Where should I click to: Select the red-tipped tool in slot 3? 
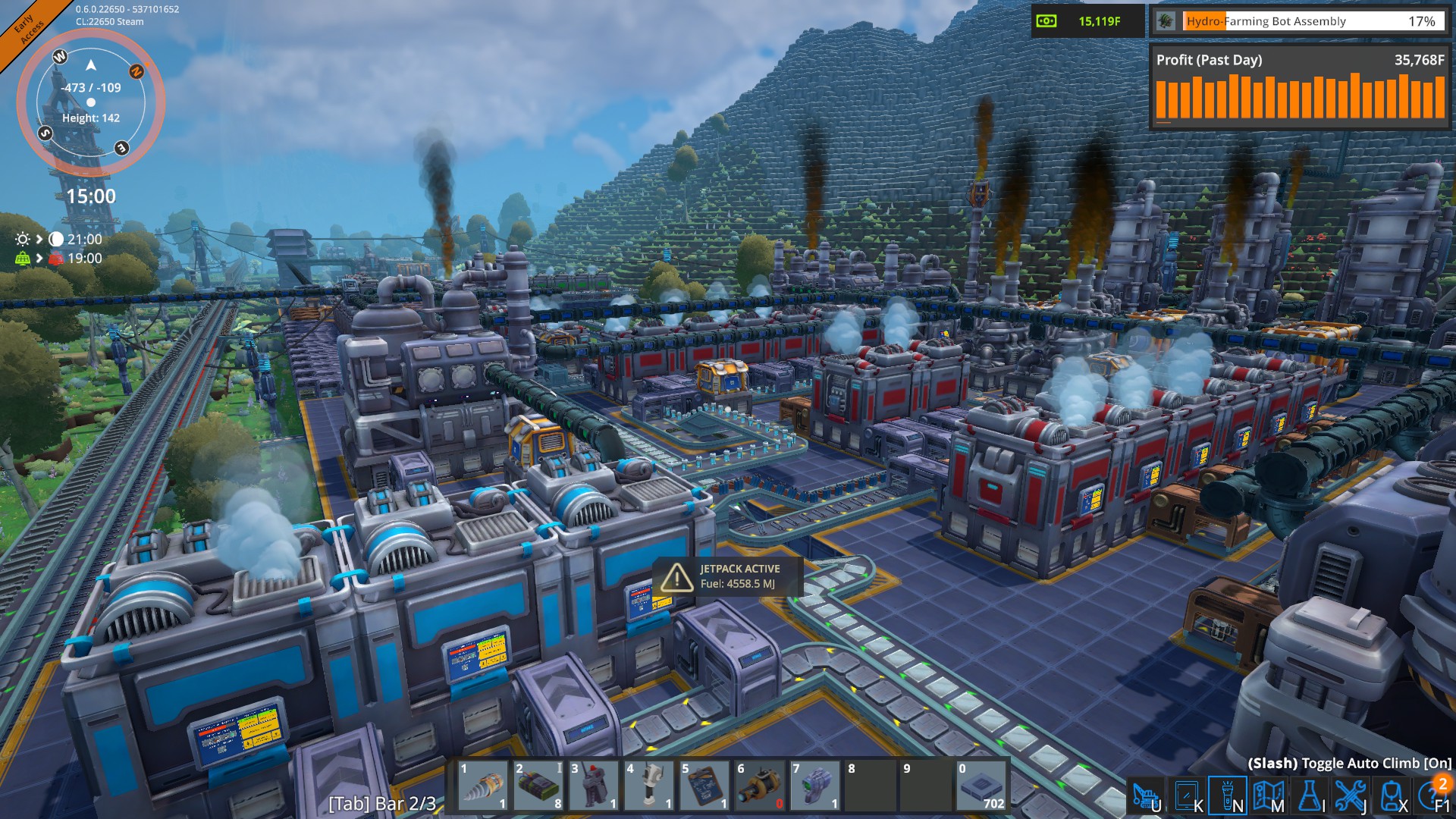click(x=594, y=786)
